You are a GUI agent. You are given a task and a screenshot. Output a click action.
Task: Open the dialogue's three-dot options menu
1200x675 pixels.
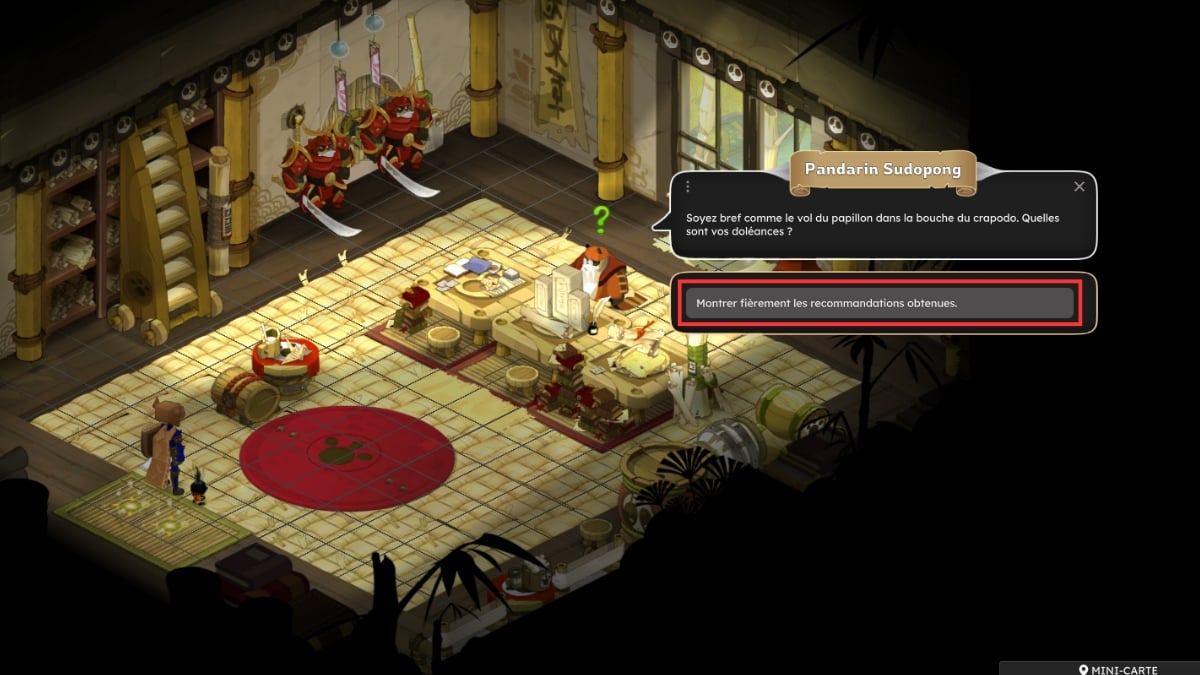(688, 187)
